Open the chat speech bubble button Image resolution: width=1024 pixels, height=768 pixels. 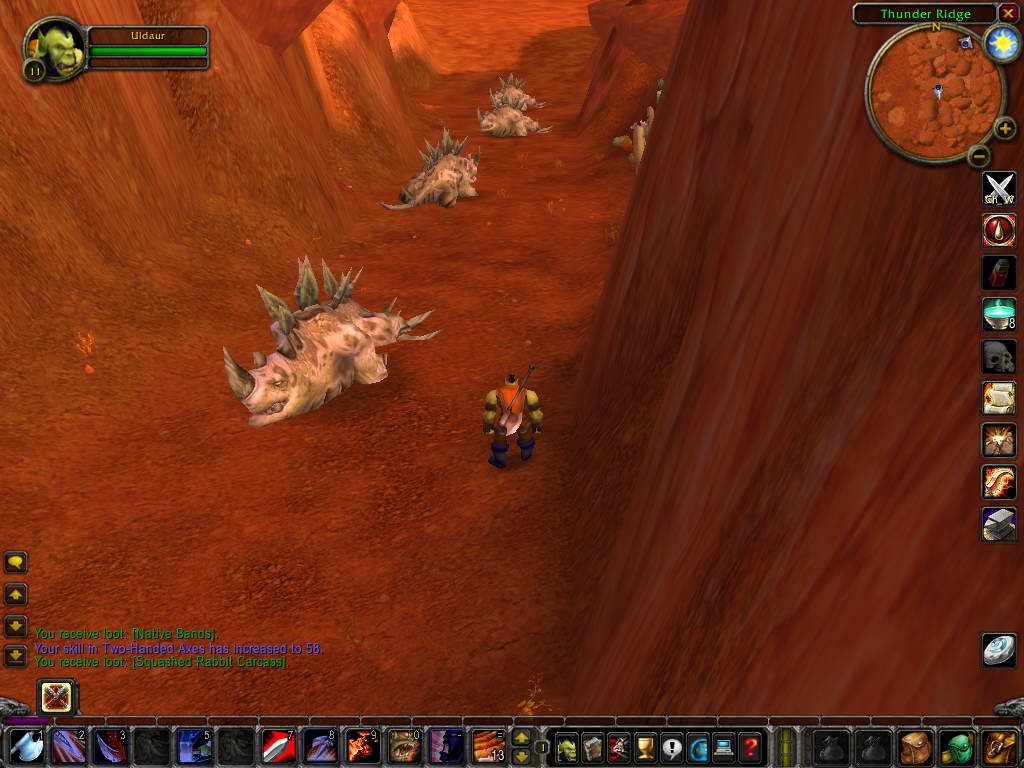click(x=16, y=563)
